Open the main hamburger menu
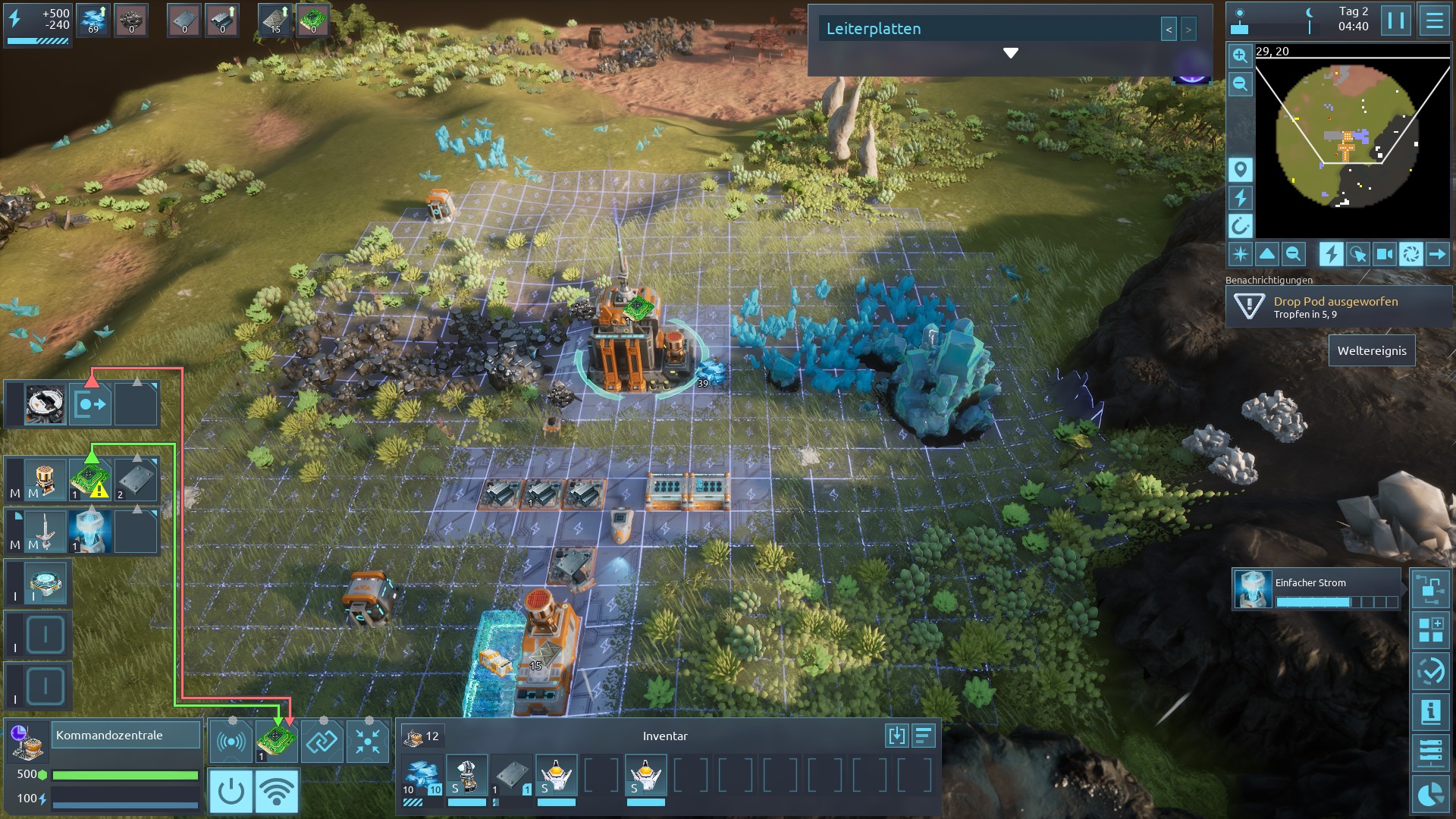Image resolution: width=1456 pixels, height=819 pixels. click(1434, 20)
